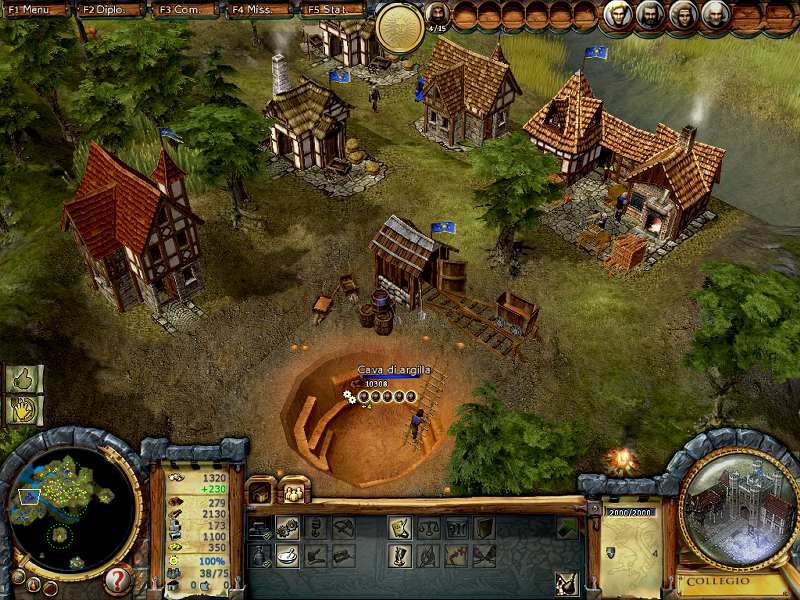Click the banner icon at panel's bottom-right corner
Screen dimensions: 800x600
click(566, 581)
